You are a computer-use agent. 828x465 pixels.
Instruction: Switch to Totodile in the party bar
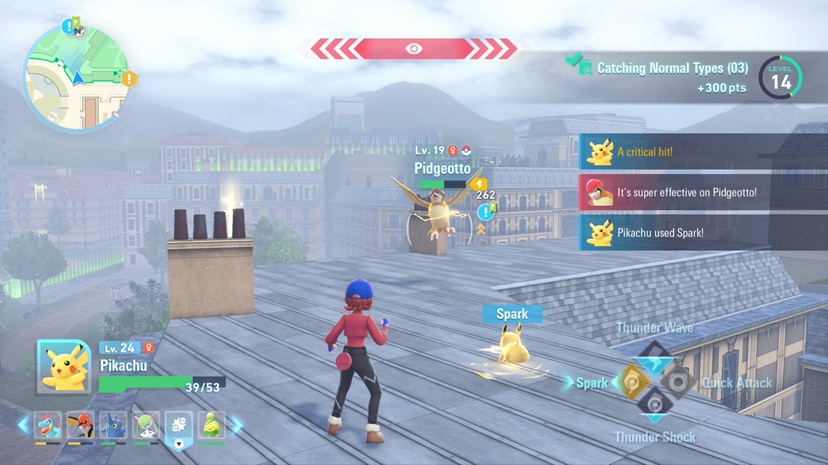click(x=48, y=425)
